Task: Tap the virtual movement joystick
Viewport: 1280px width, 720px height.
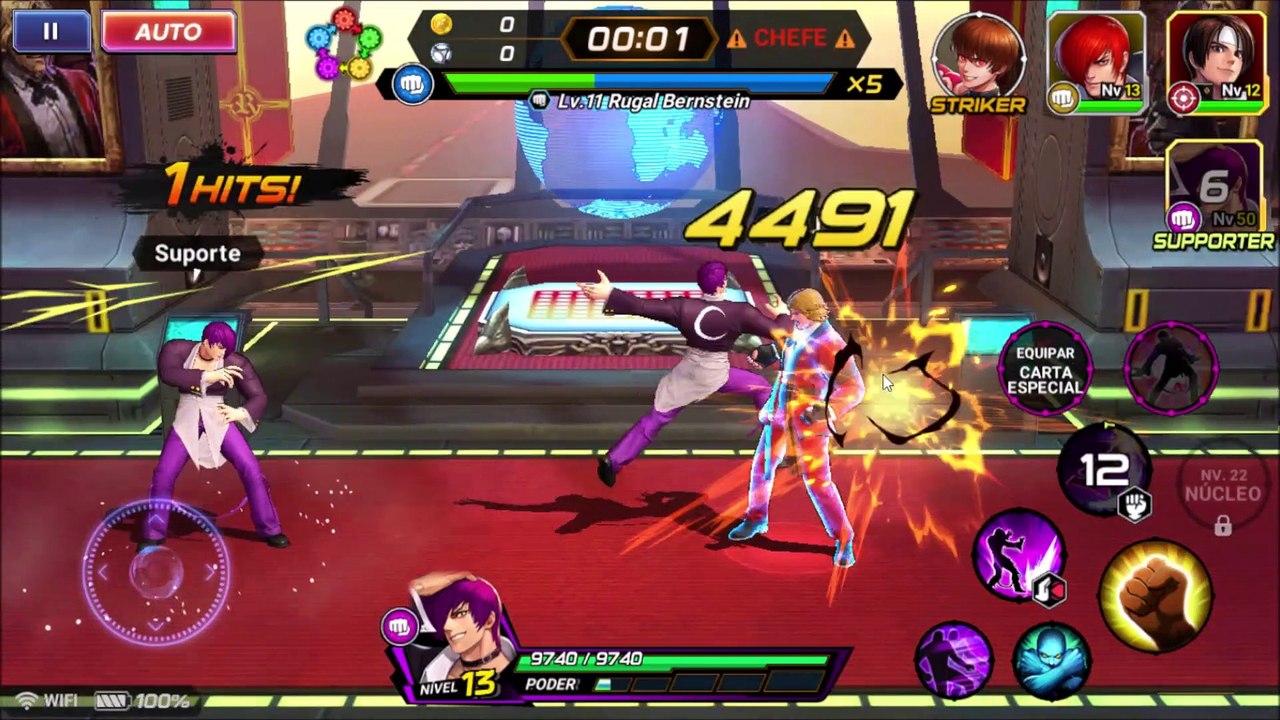Action: [155, 572]
